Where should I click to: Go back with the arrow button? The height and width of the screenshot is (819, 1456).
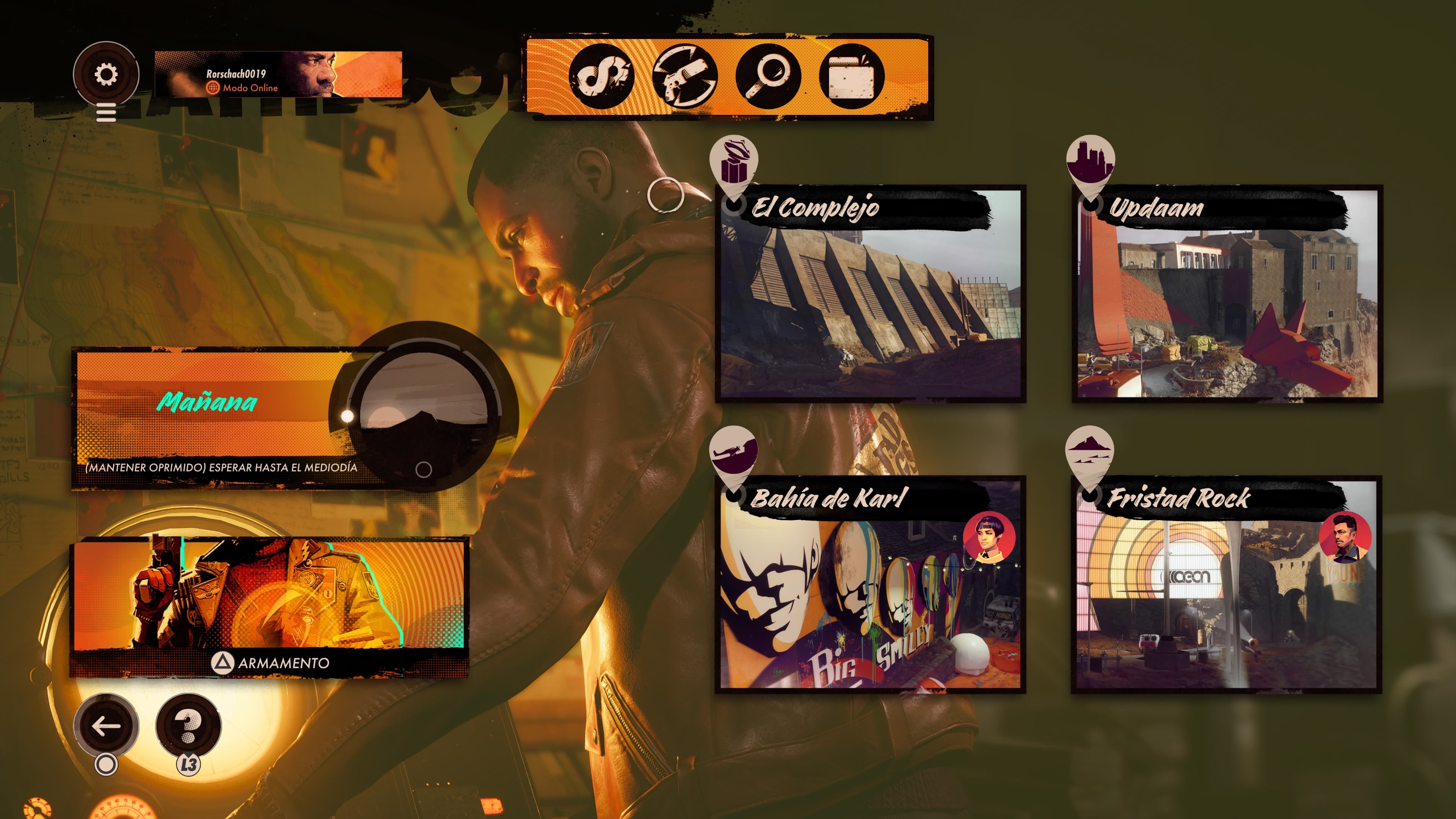pos(106,726)
